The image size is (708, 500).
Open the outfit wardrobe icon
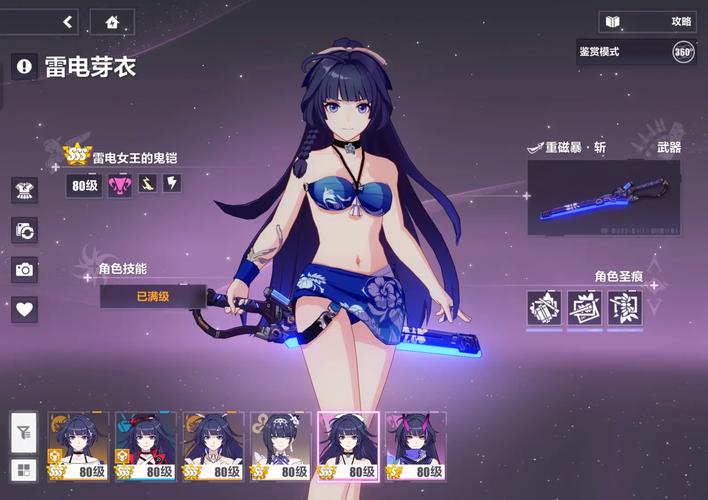[x=24, y=190]
